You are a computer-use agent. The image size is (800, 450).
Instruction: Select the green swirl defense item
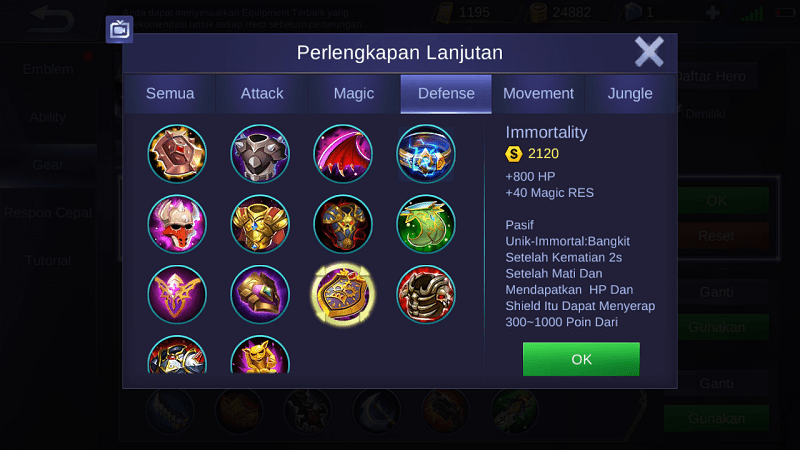426,224
